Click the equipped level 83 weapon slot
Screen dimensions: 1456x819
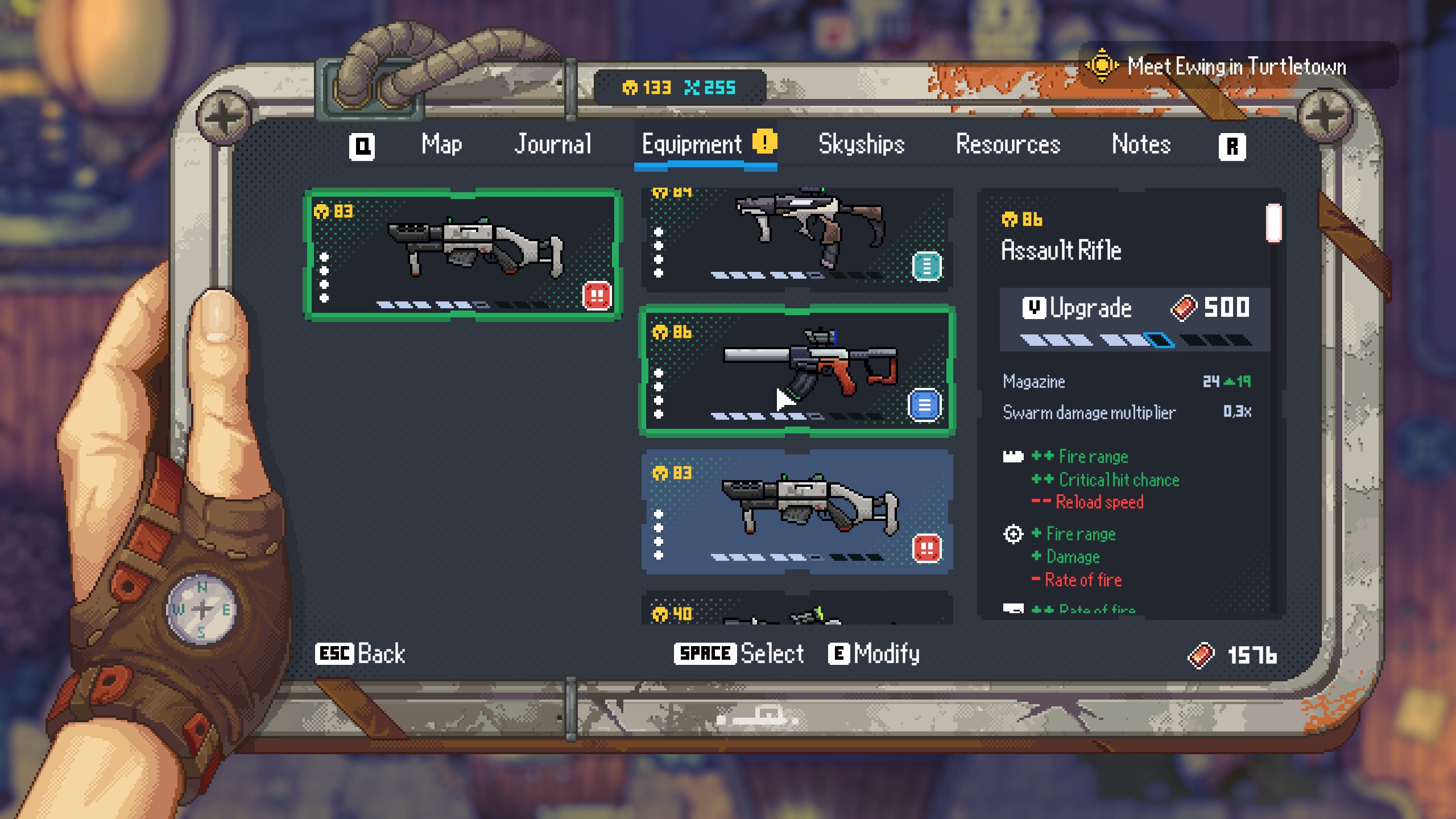tap(463, 255)
